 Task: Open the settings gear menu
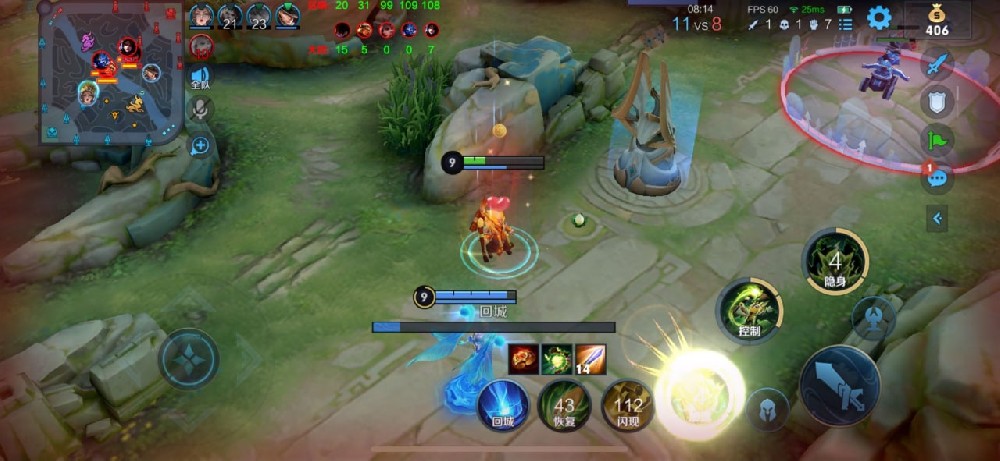click(x=879, y=17)
